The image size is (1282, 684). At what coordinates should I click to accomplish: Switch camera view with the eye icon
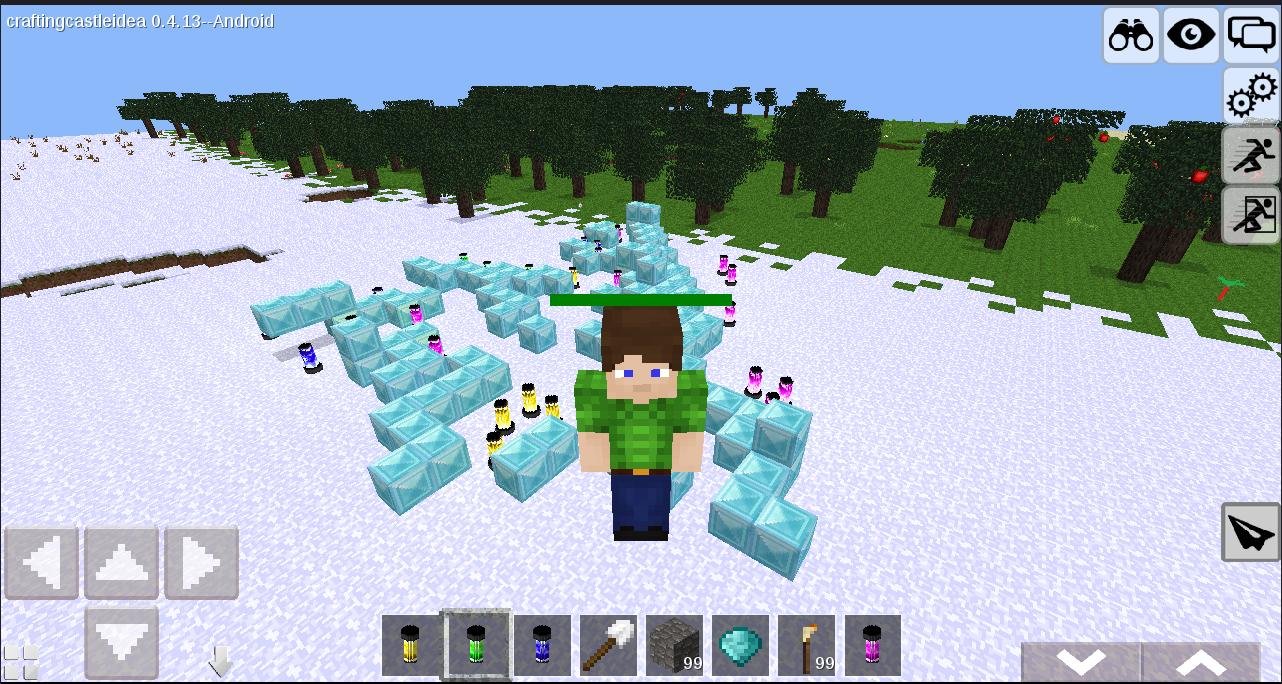click(x=1191, y=36)
